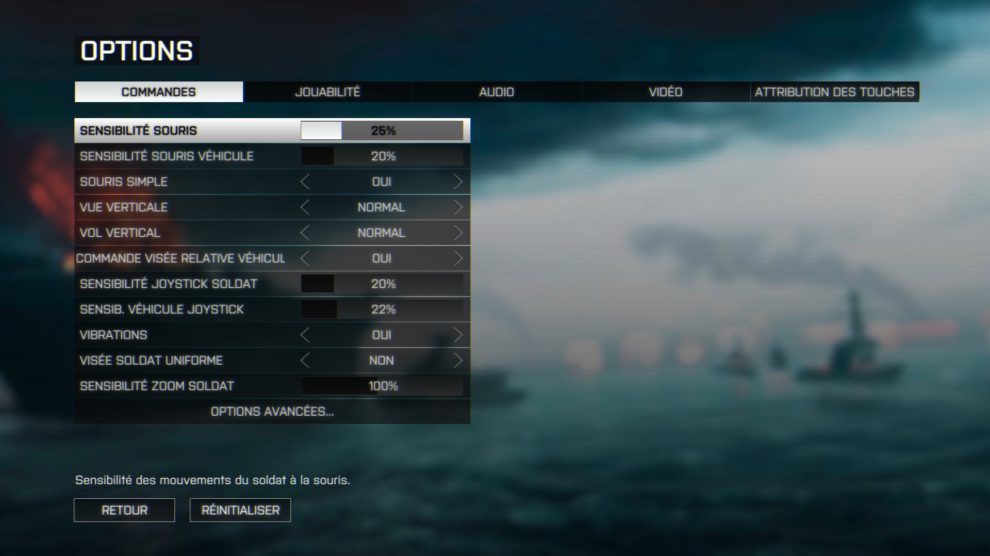Switch to the Jouabilité tab
Screen dimensions: 990x556
pyautogui.click(x=327, y=92)
